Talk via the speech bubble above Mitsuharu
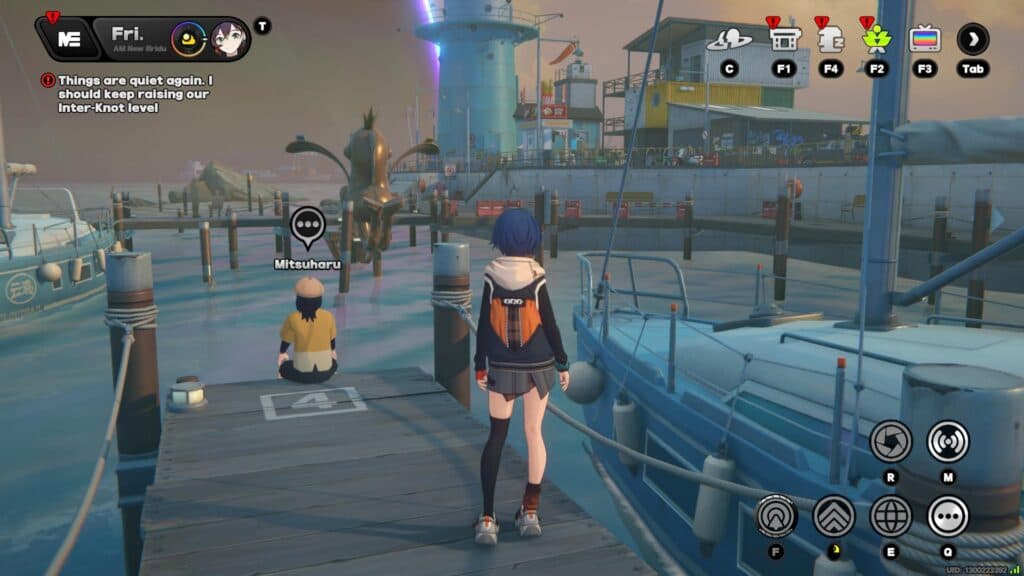Viewport: 1024px width, 576px height. 308,227
